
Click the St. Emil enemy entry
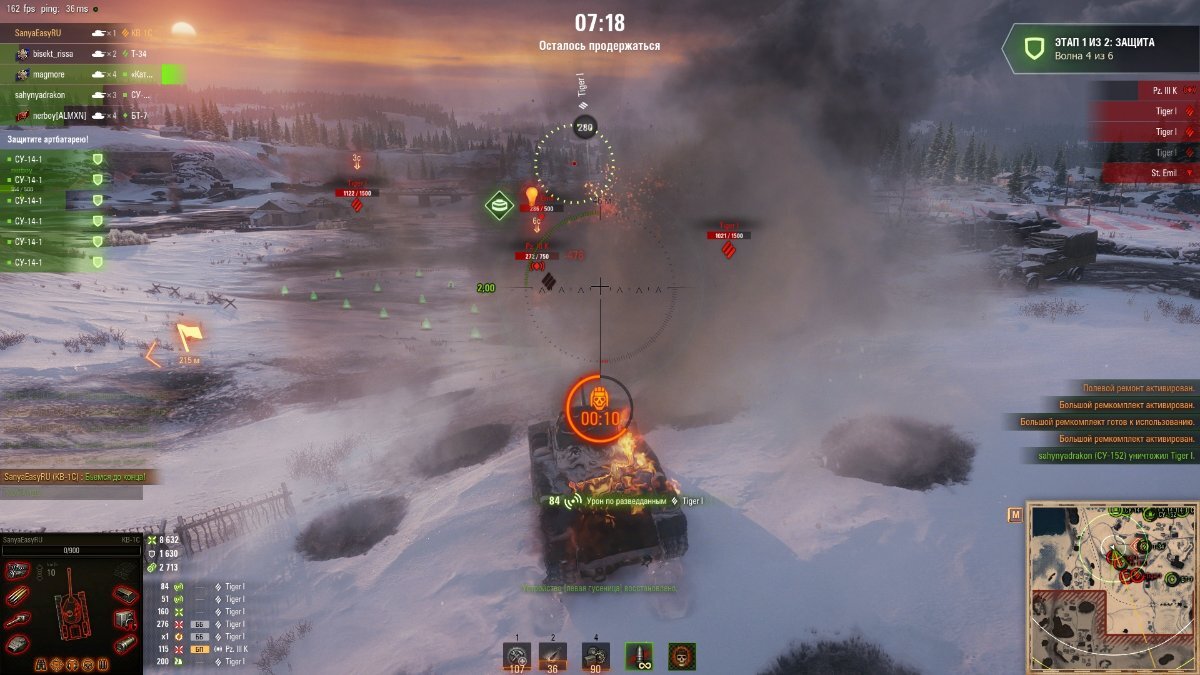(1150, 173)
